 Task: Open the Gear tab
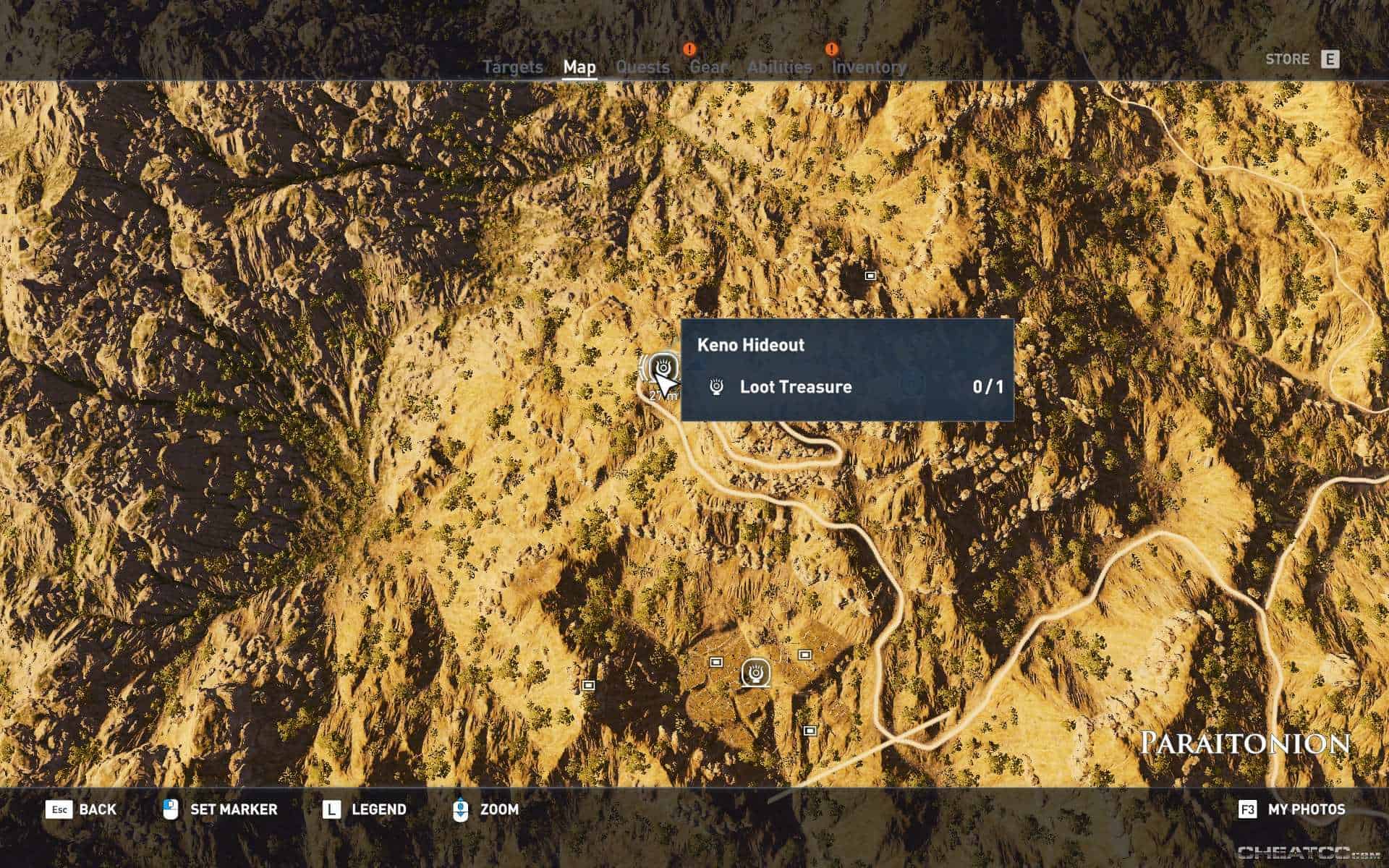710,67
